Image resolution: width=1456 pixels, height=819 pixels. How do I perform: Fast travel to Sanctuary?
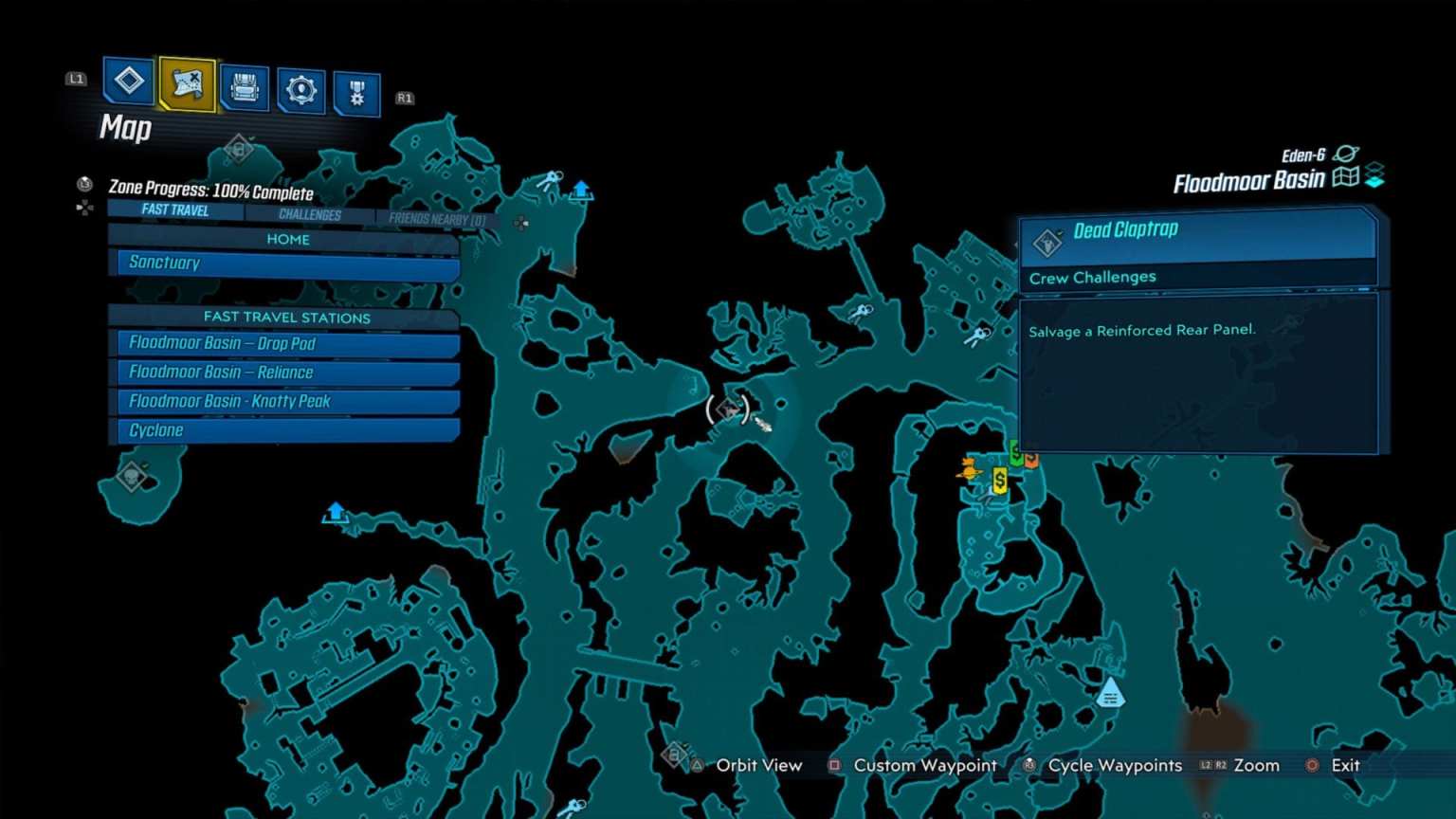[x=284, y=264]
